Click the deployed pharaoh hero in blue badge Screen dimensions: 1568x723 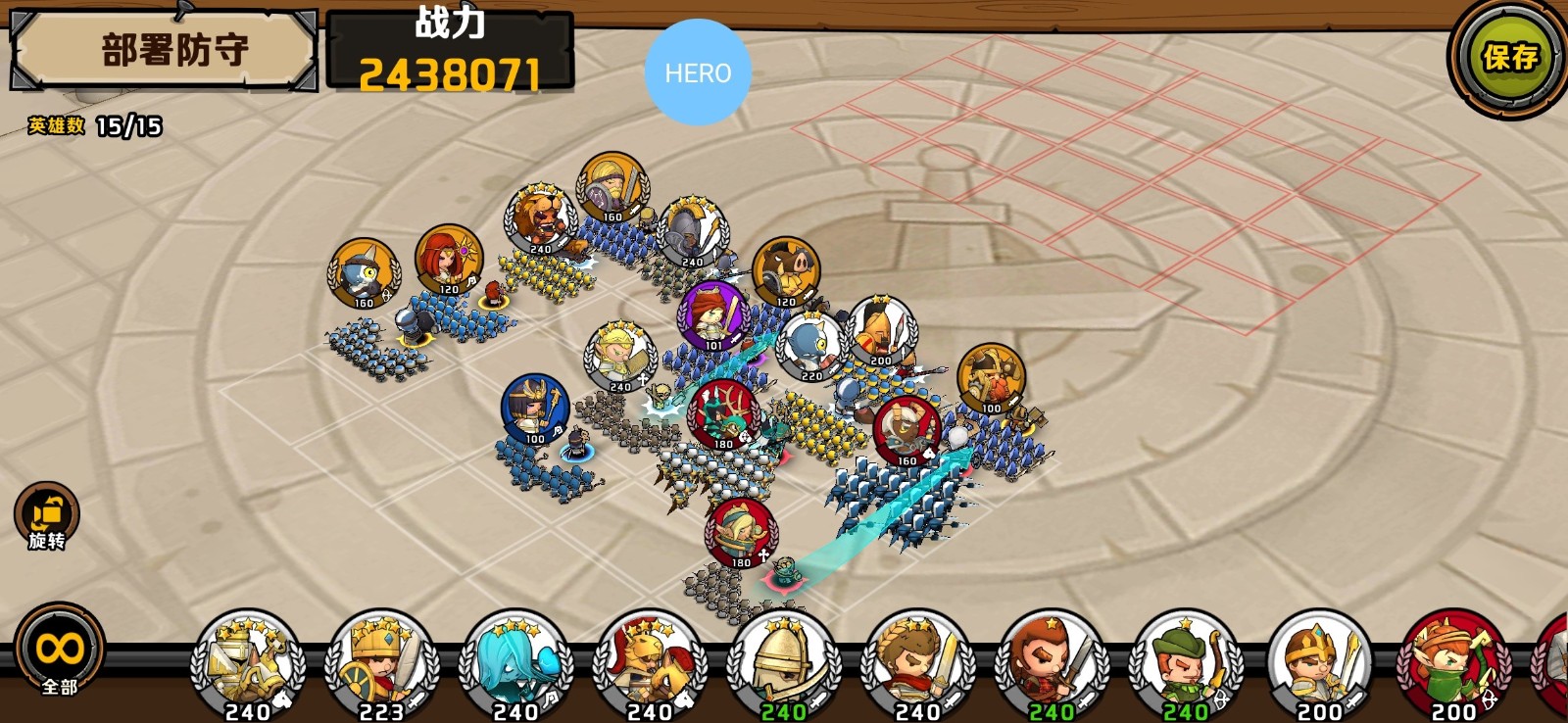point(535,408)
